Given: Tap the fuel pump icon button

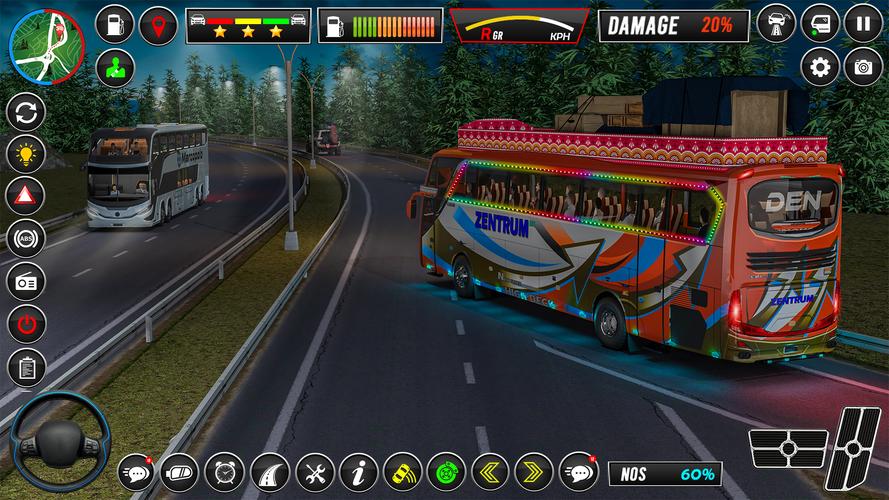Looking at the screenshot, I should pos(115,25).
